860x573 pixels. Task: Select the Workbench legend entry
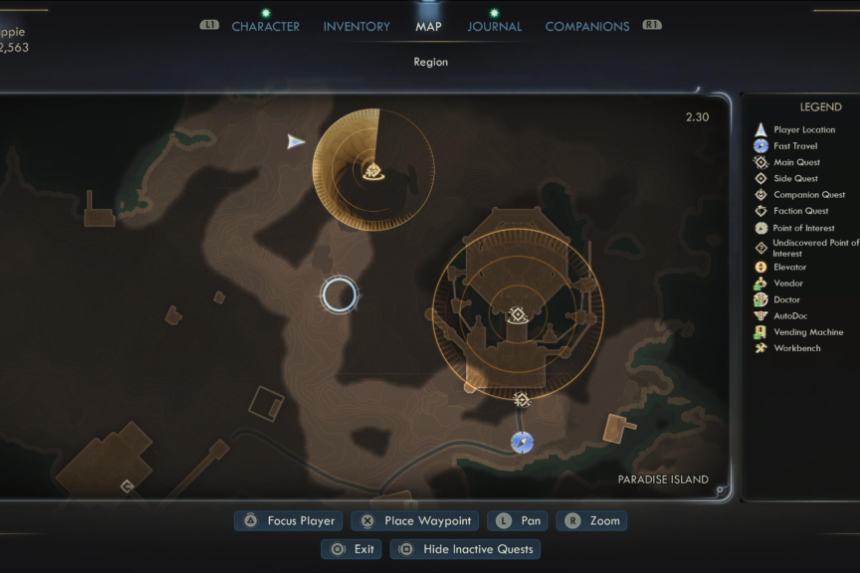click(x=796, y=348)
